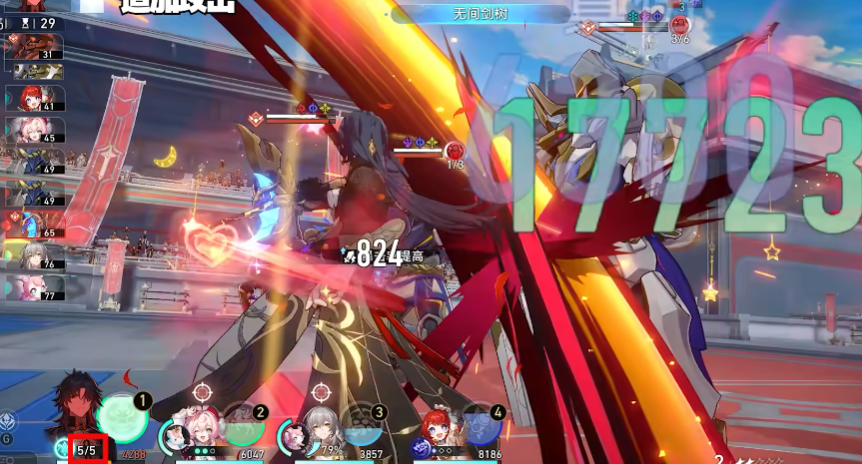The height and width of the screenshot is (464, 862).
Task: Use the grey-haired Trailblazer's ultimate, numbered 3
Action: [x=361, y=424]
